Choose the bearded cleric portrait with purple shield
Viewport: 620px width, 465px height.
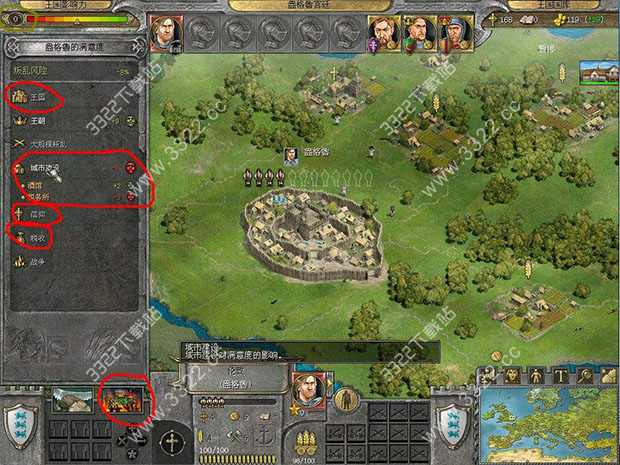(382, 32)
